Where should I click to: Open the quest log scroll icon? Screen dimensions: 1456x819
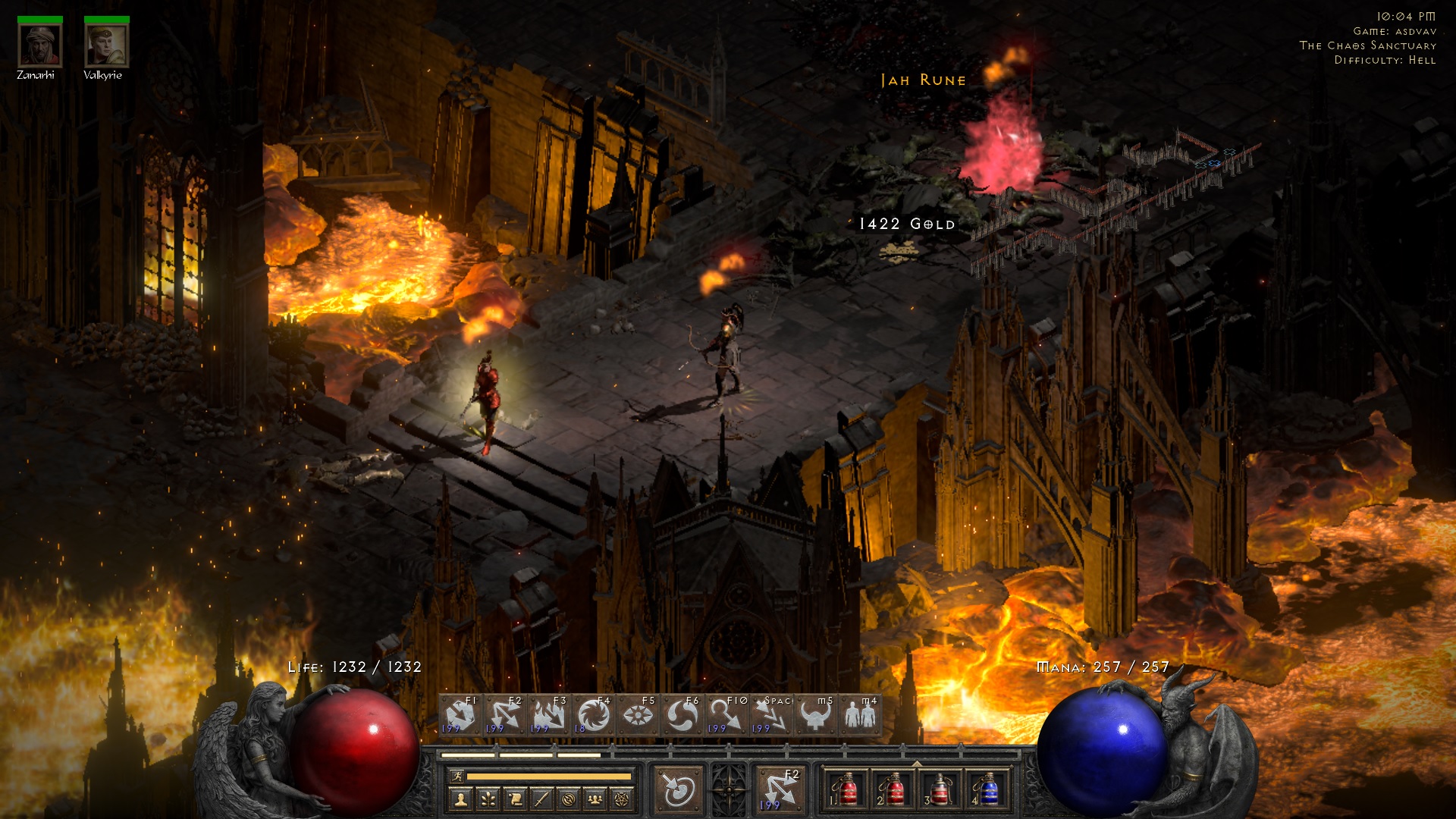click(x=515, y=799)
